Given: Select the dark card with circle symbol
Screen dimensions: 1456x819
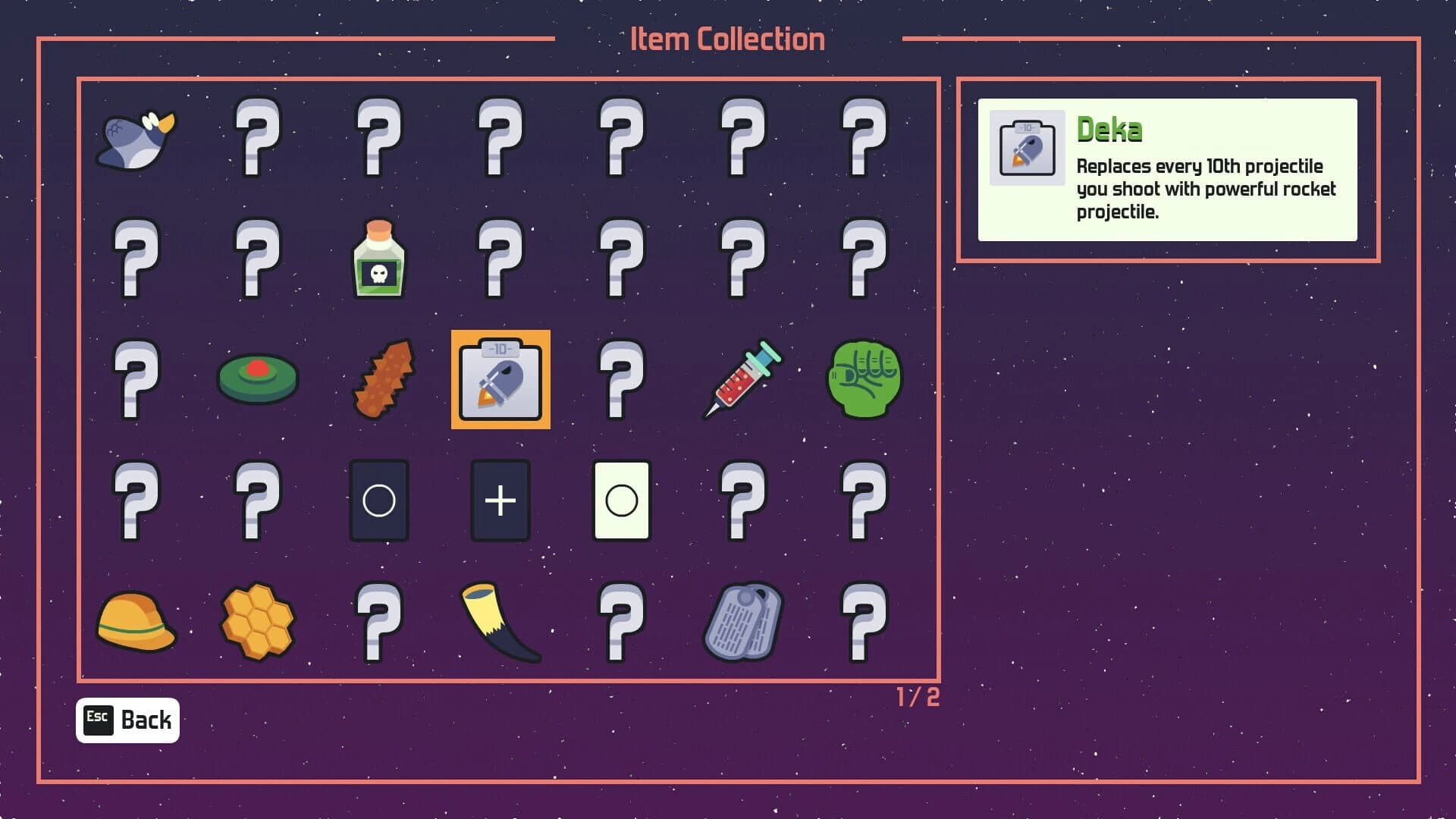Looking at the screenshot, I should click(379, 502).
